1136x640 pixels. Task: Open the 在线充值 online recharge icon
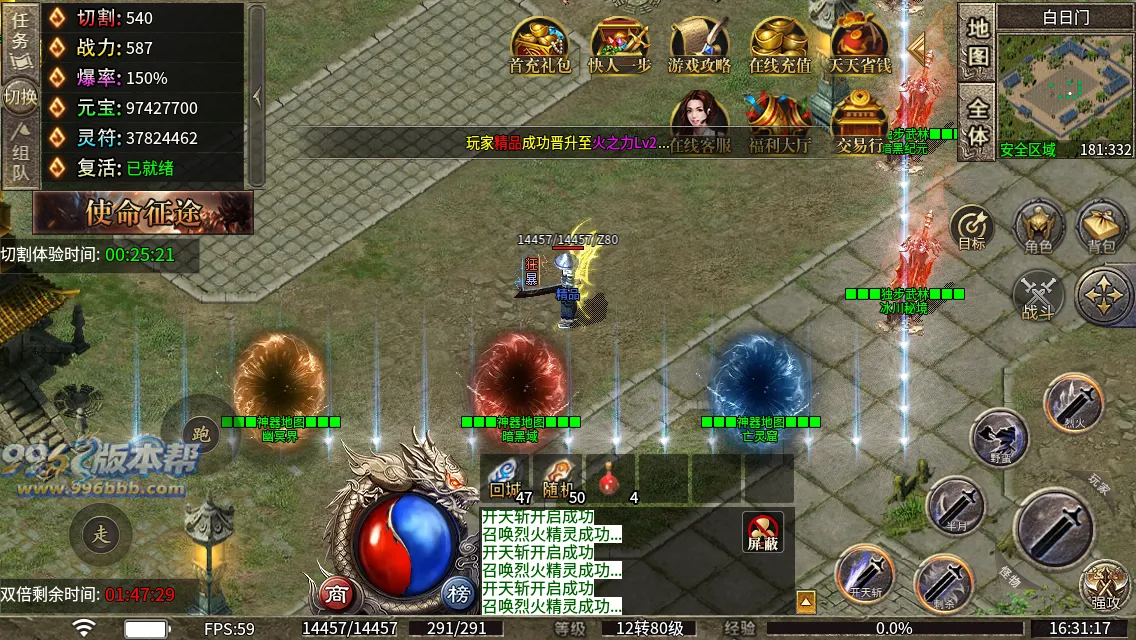coord(779,45)
